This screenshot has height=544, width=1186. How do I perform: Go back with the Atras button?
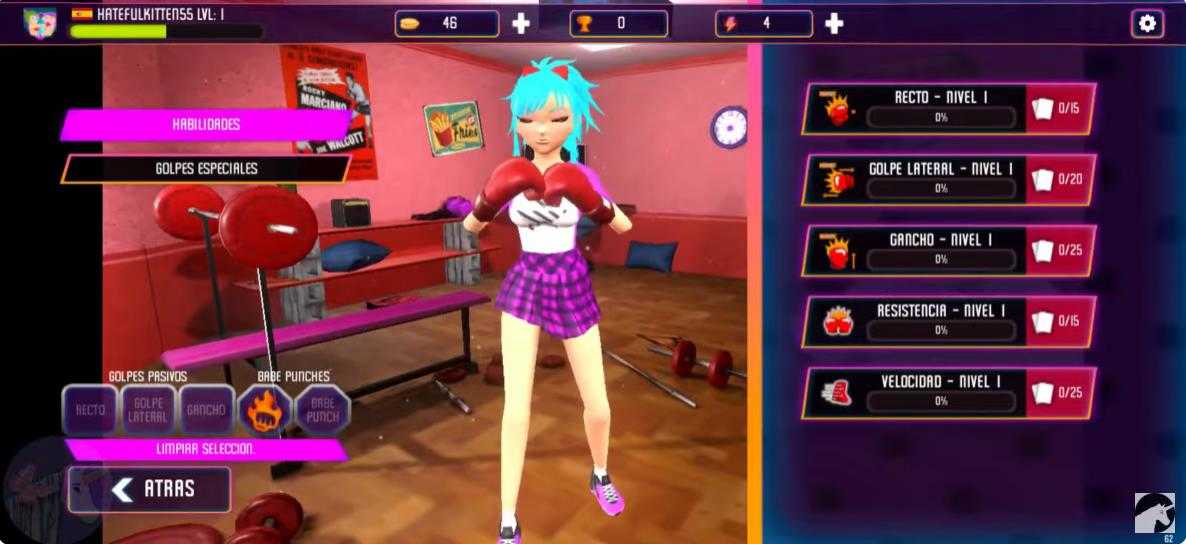tap(149, 490)
